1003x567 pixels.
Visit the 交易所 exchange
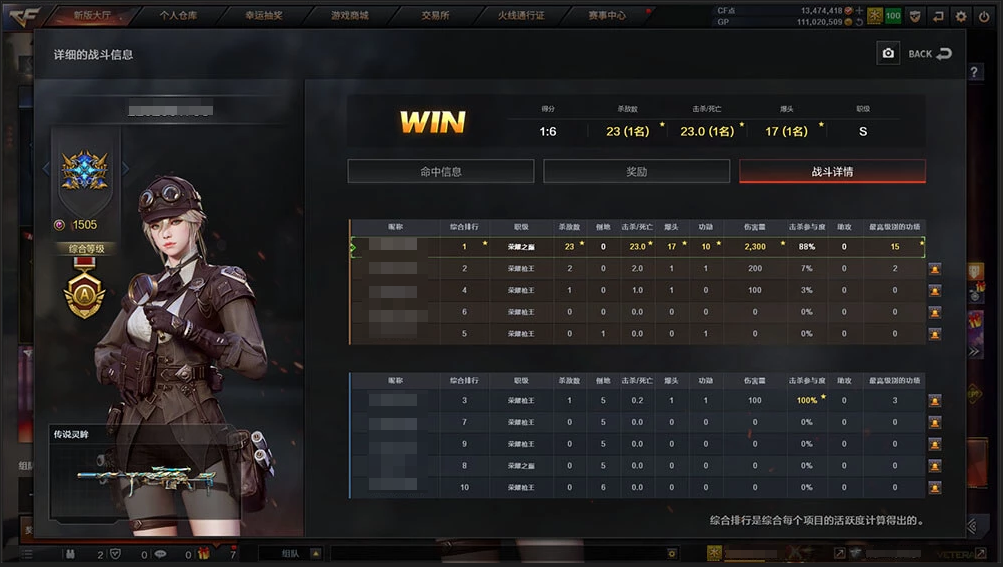point(435,16)
